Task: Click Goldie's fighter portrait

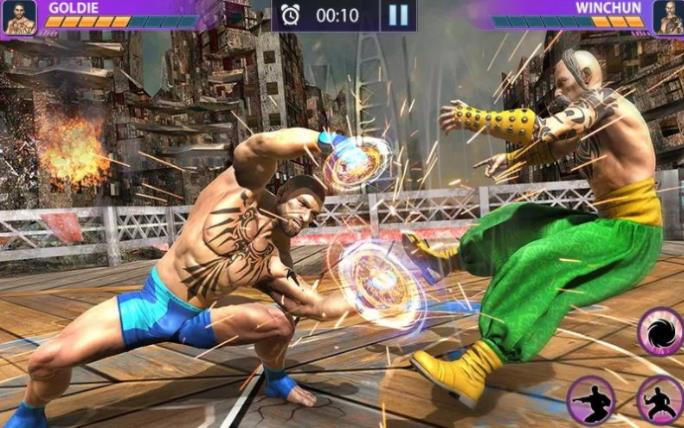Action: 20,17
